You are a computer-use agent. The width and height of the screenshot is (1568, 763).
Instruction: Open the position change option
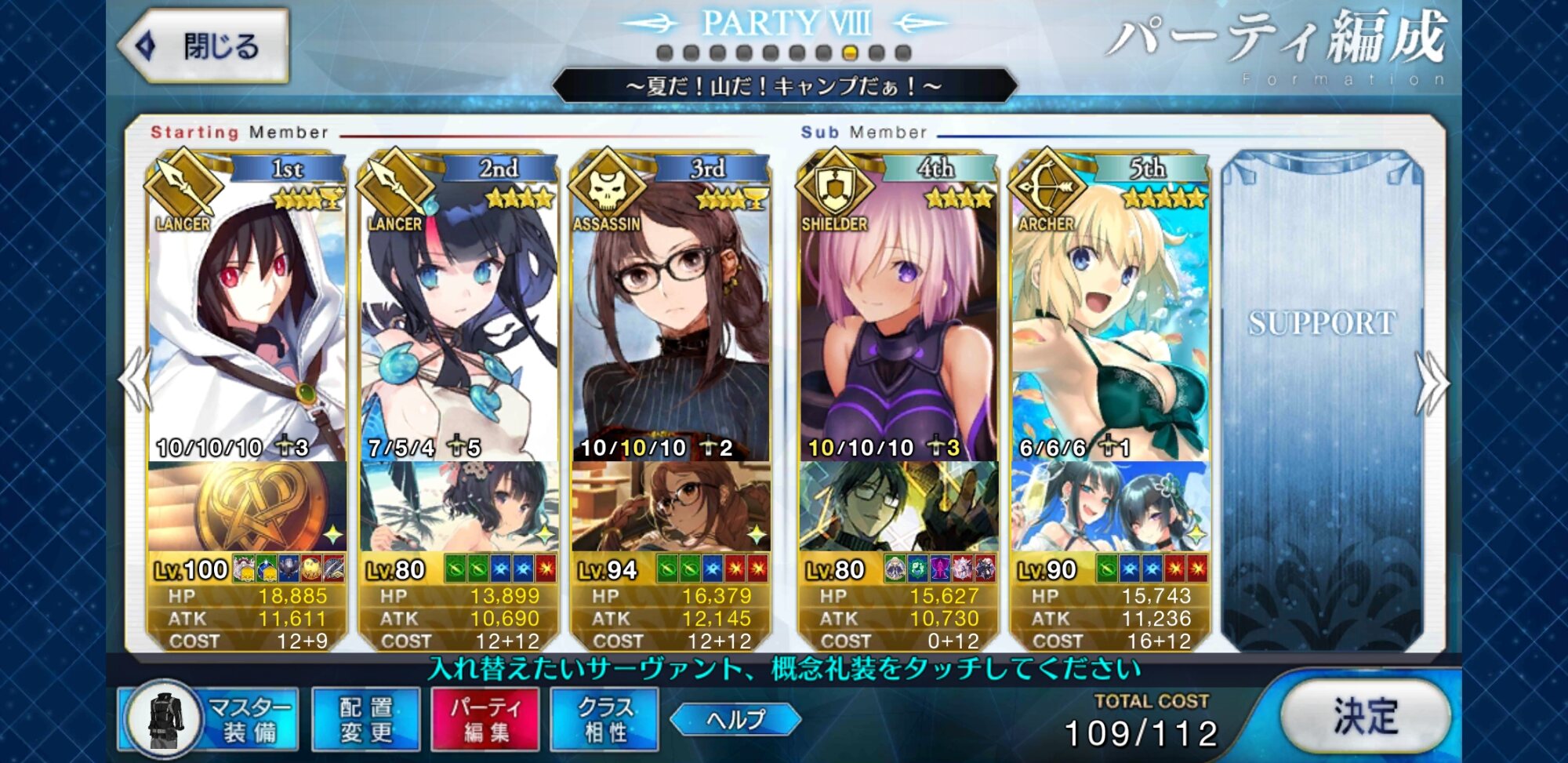point(366,718)
